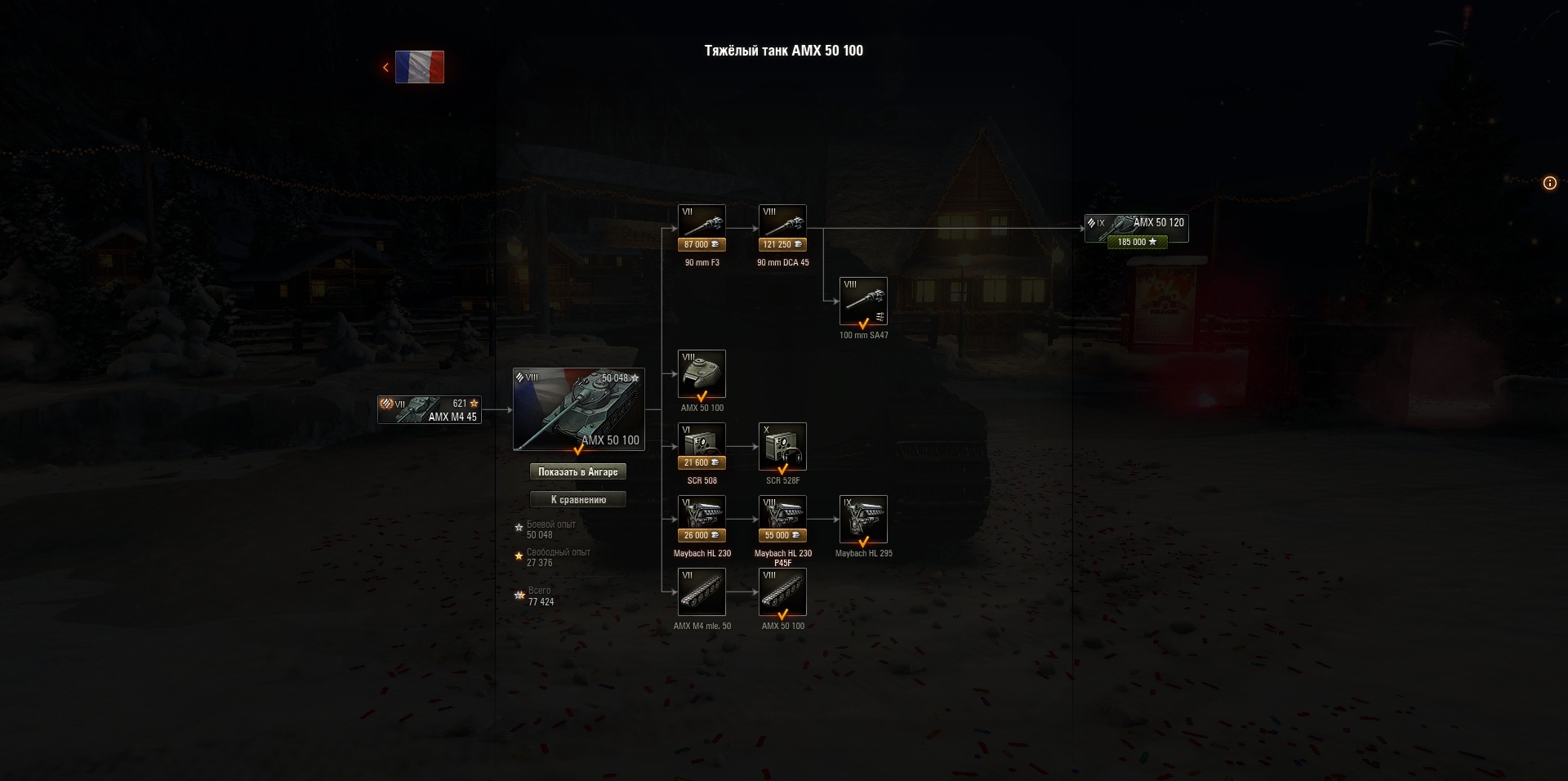The image size is (1568, 781).
Task: Select the AMX 50 100 turret module
Action: pos(702,373)
